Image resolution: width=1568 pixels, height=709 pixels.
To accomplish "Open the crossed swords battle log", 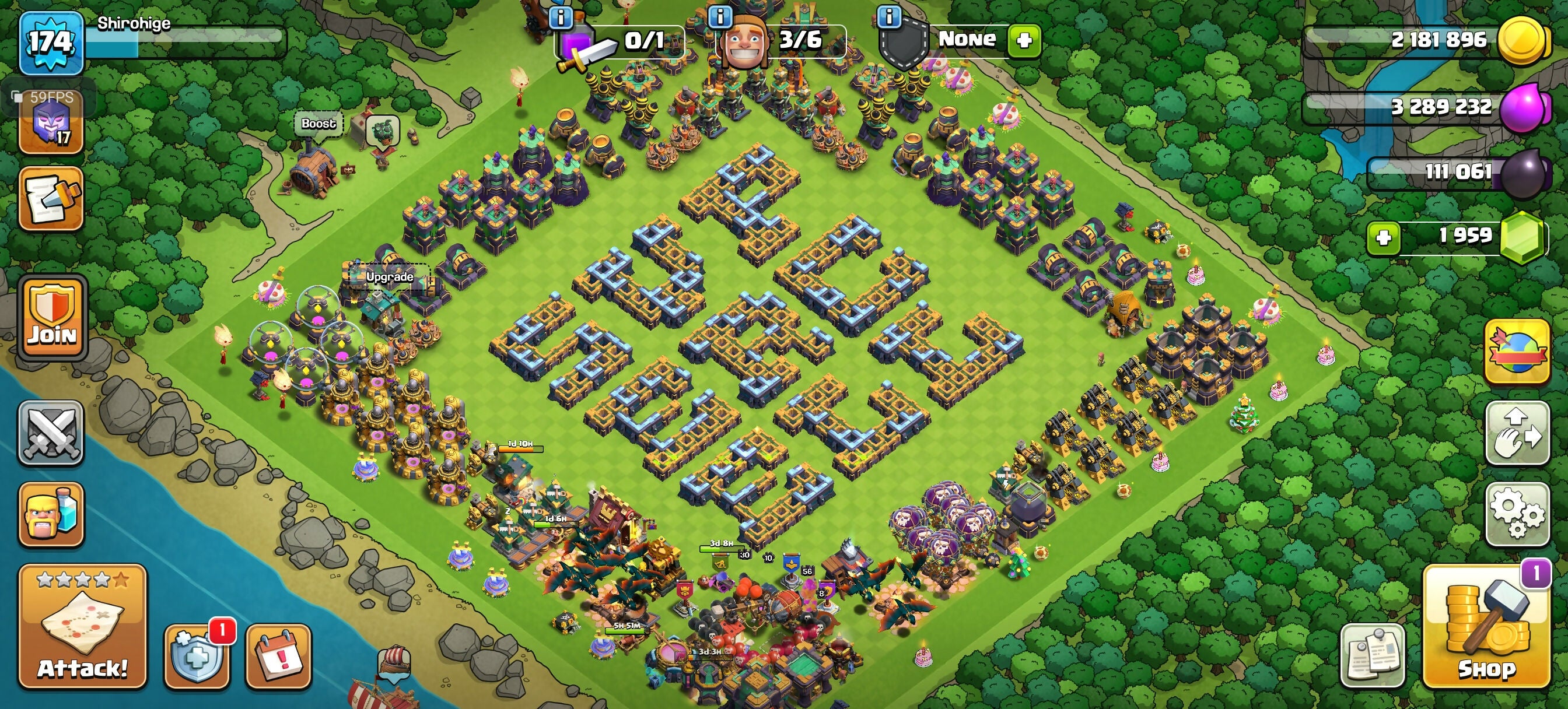I will (x=51, y=433).
